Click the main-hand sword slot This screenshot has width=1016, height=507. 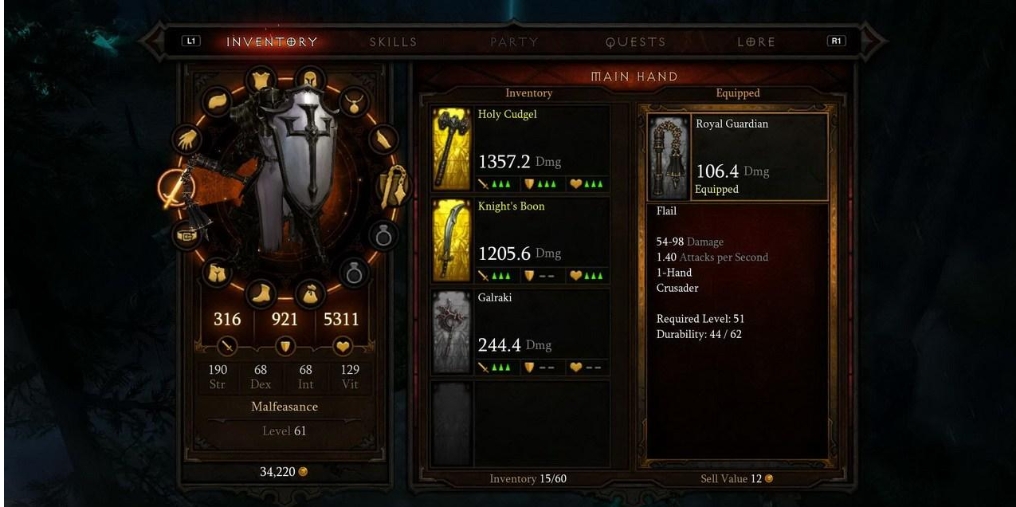coord(177,187)
